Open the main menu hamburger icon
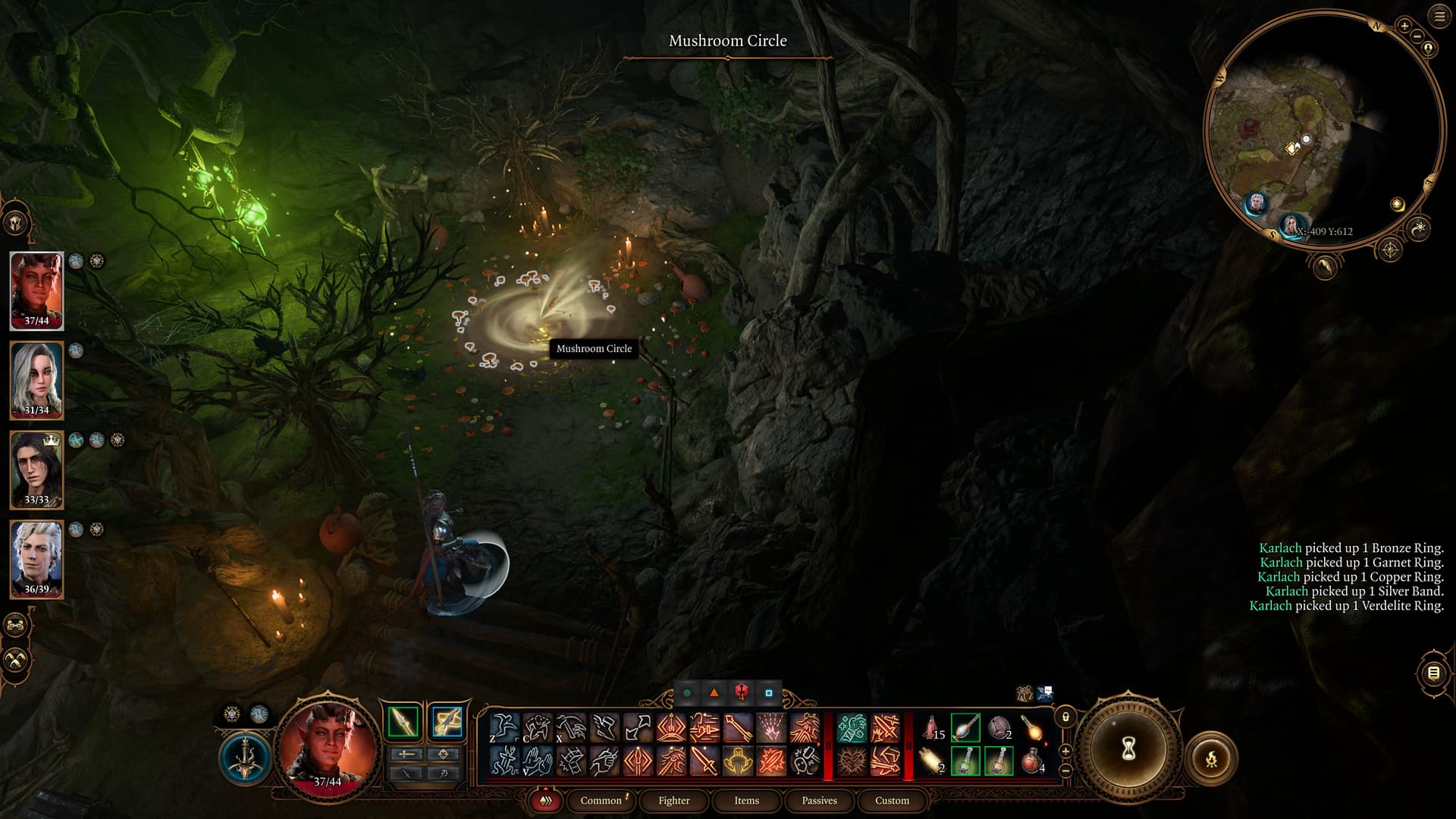This screenshot has width=1456, height=819. (1439, 17)
